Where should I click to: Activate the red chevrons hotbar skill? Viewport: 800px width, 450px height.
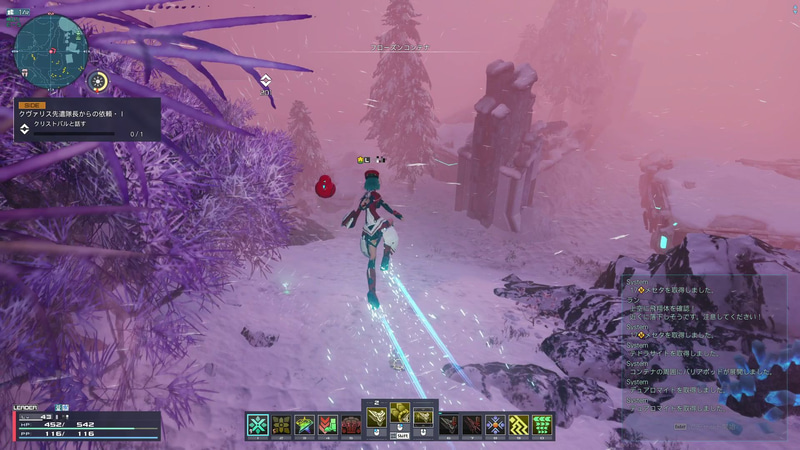tap(327, 424)
